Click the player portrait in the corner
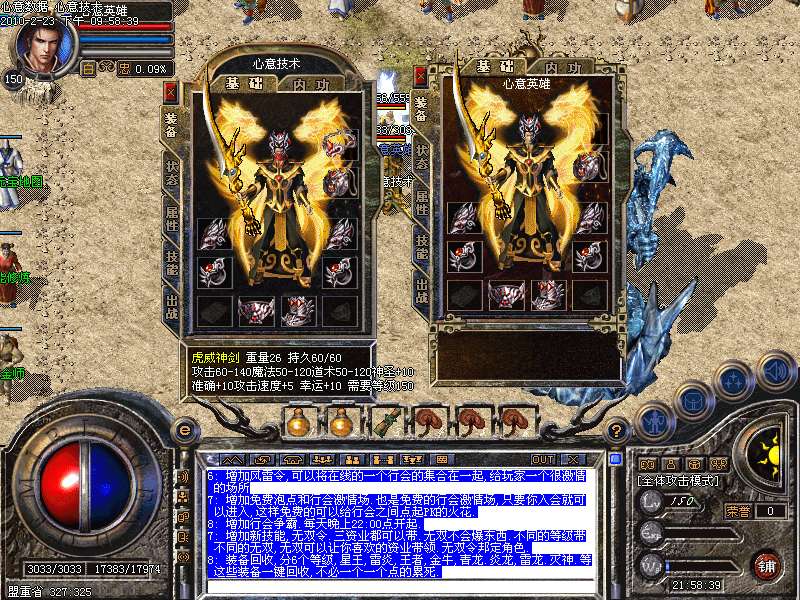Screen dimensions: 800x600 (43, 43)
